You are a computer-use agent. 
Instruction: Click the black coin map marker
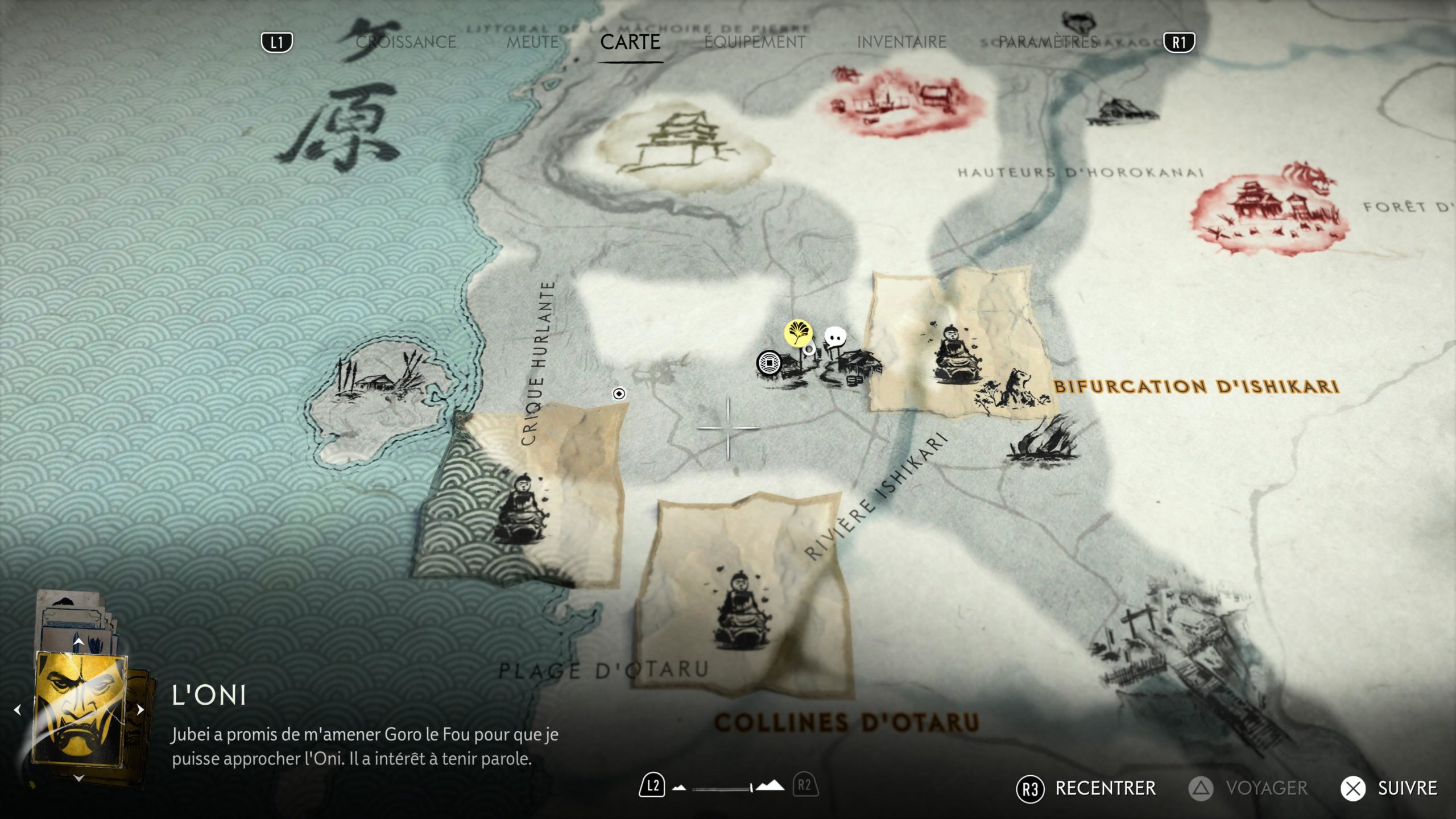pyautogui.click(x=769, y=363)
